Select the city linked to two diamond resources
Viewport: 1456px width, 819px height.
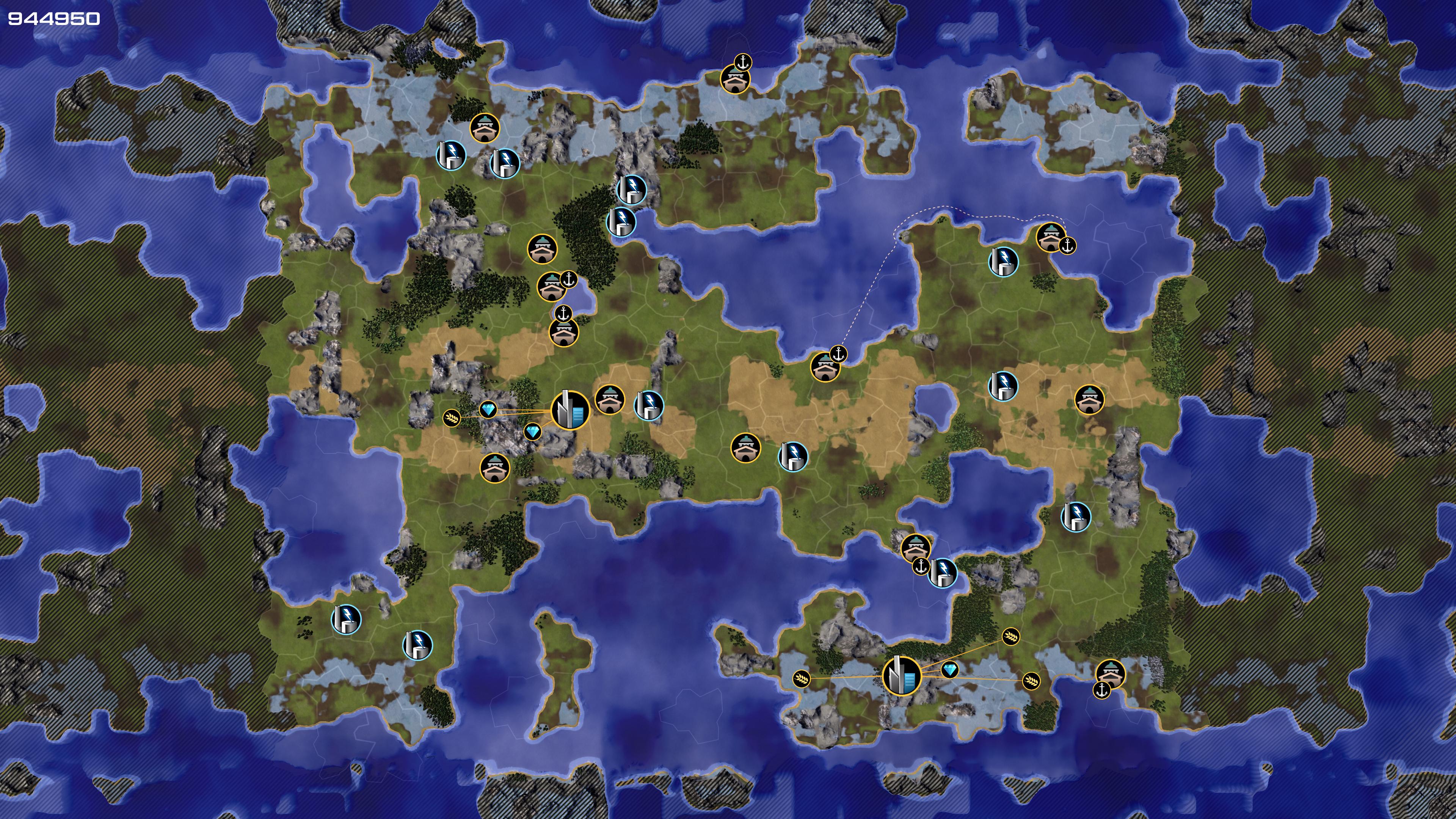[570, 410]
